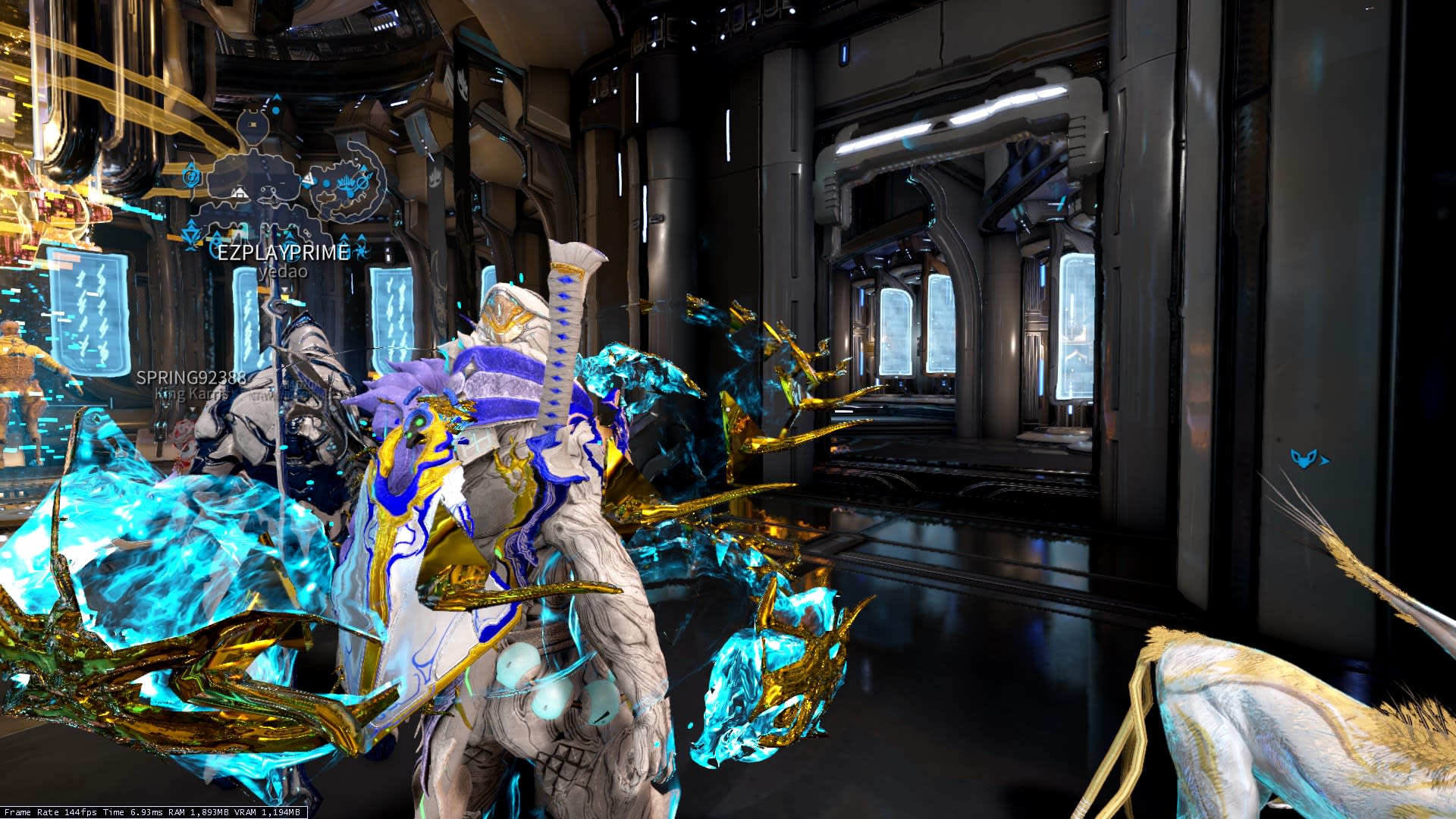1456x819 pixels.
Task: Click the blue masked-face waypoint marker
Action: click(1304, 458)
